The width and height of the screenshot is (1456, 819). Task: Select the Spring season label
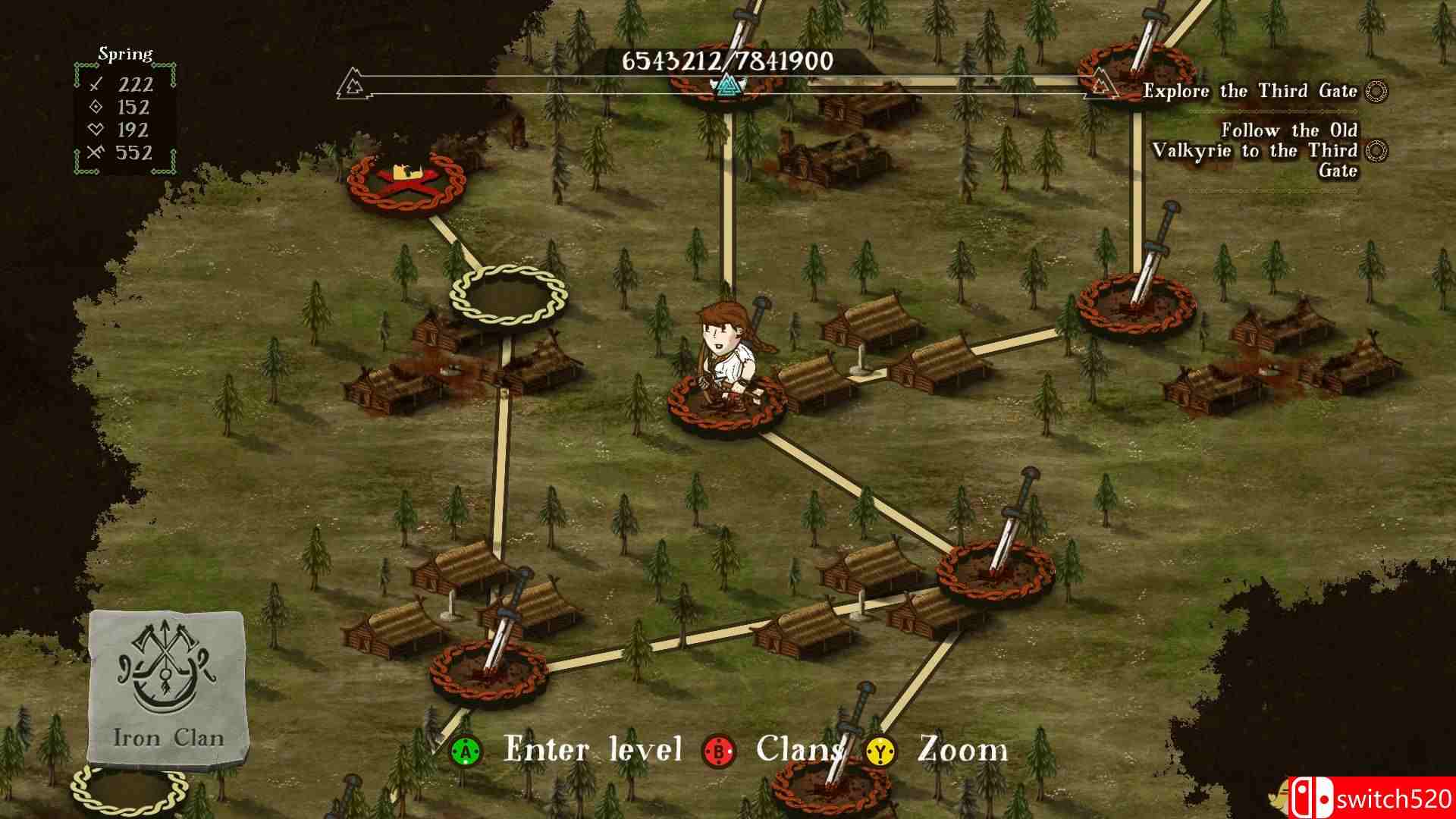[124, 53]
